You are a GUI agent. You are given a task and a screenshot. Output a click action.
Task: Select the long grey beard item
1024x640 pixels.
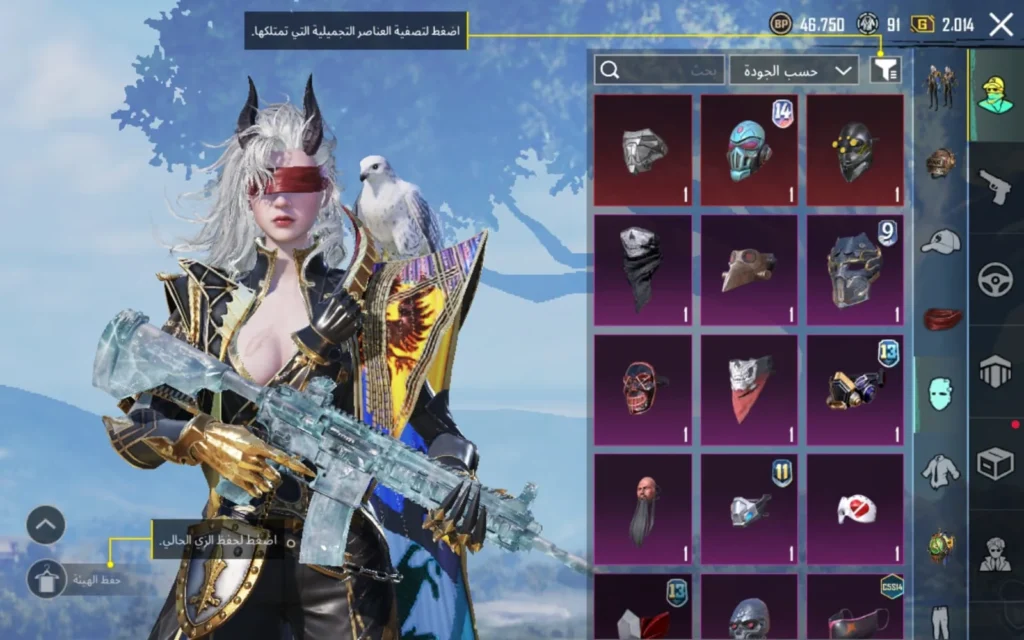pyautogui.click(x=643, y=508)
